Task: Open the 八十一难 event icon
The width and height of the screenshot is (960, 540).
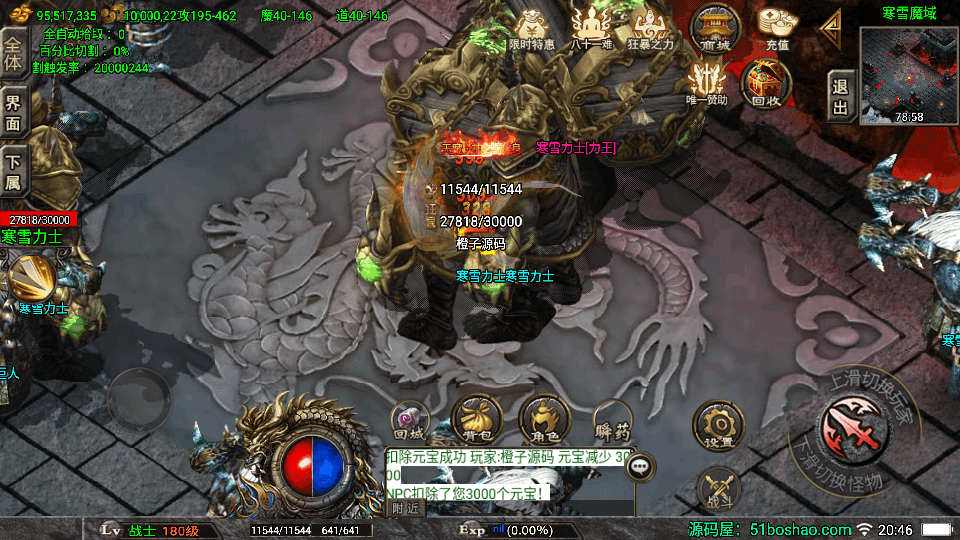Action: (591, 28)
